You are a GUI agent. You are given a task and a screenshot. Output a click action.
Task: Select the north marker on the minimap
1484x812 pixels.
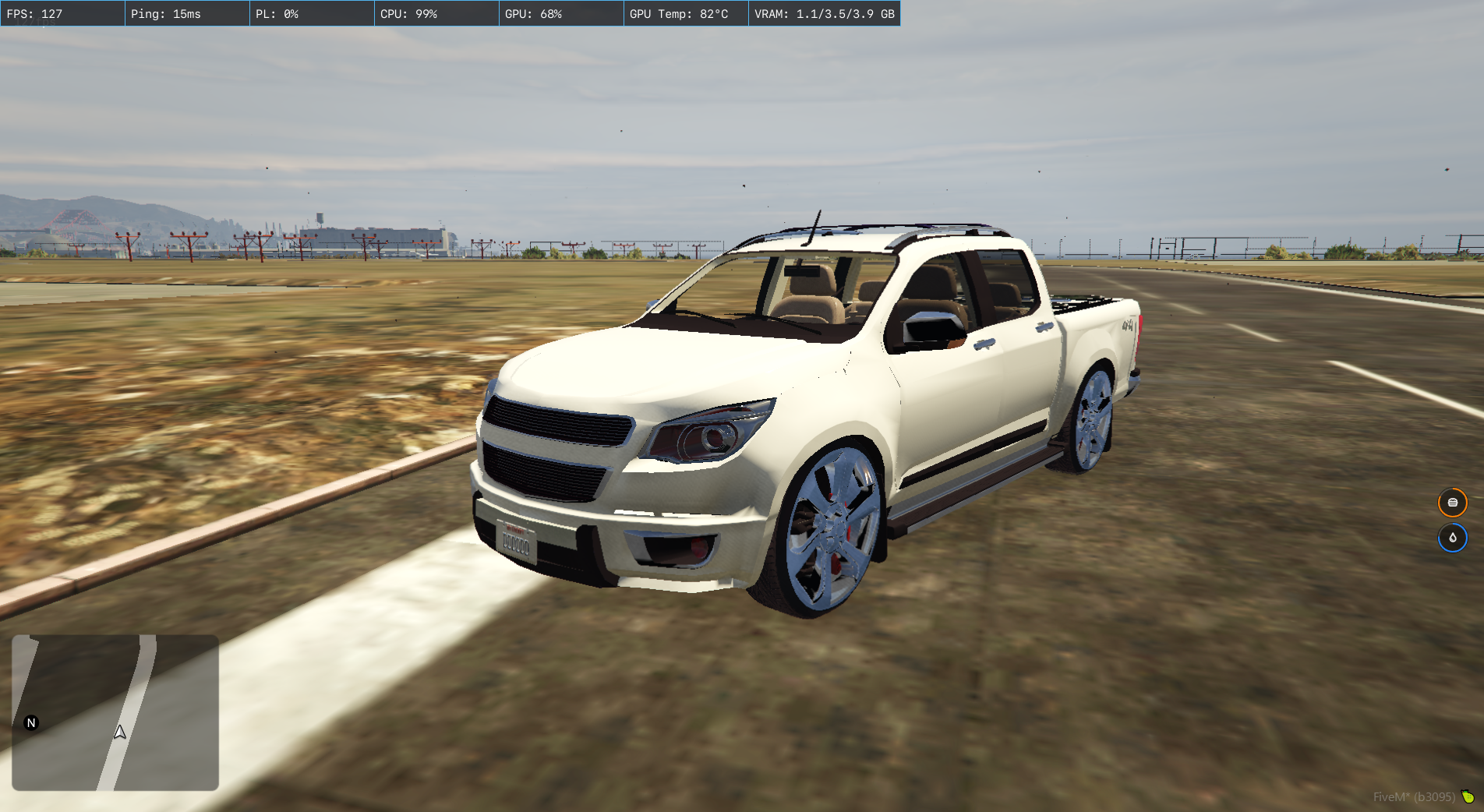tap(31, 723)
